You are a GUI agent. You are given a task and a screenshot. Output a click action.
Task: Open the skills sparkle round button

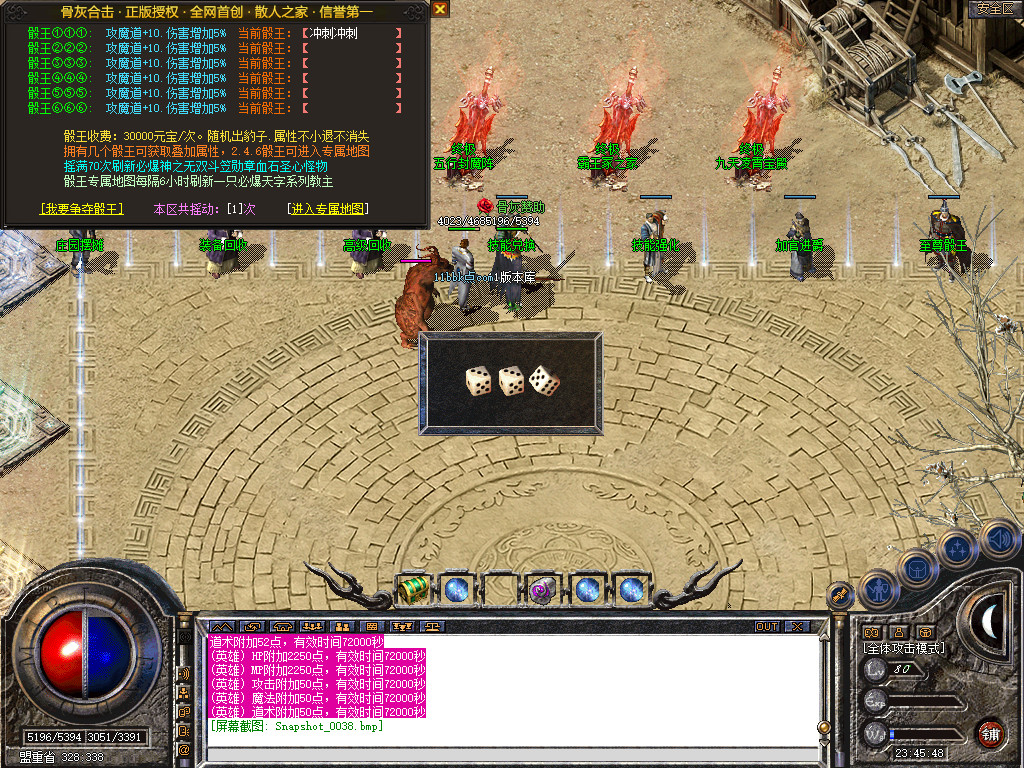957,549
